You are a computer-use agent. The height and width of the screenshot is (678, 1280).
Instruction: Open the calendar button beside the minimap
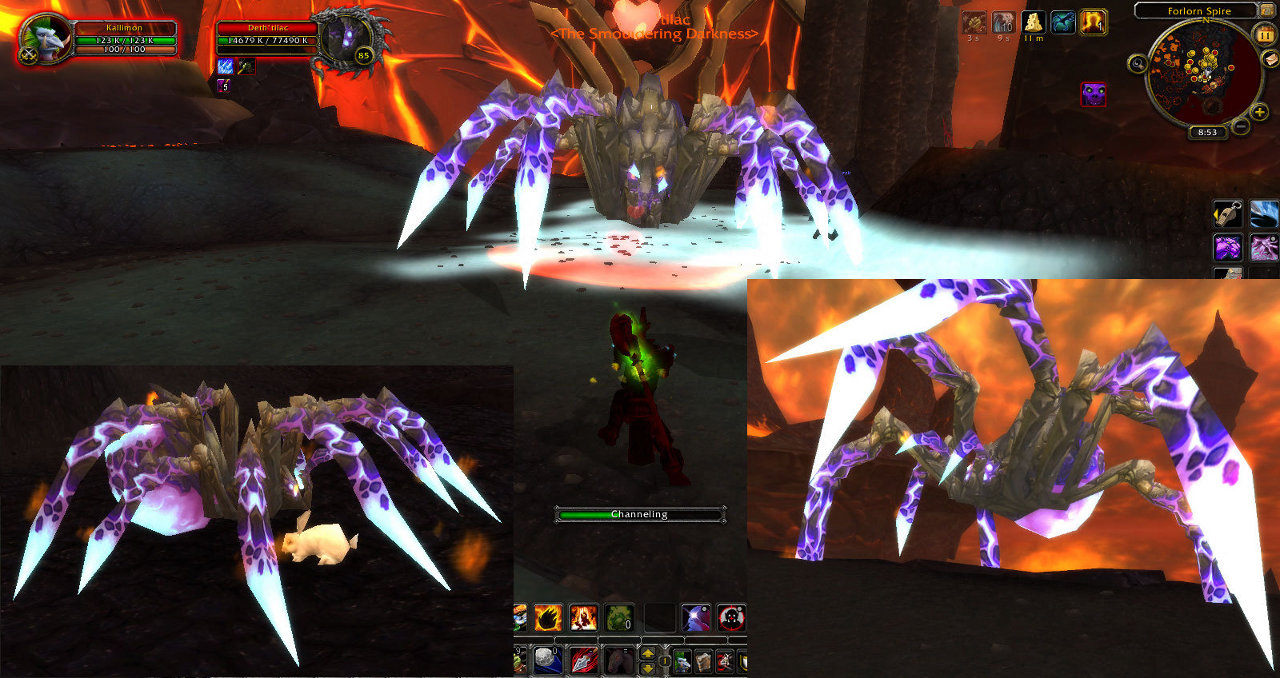coord(1264,33)
